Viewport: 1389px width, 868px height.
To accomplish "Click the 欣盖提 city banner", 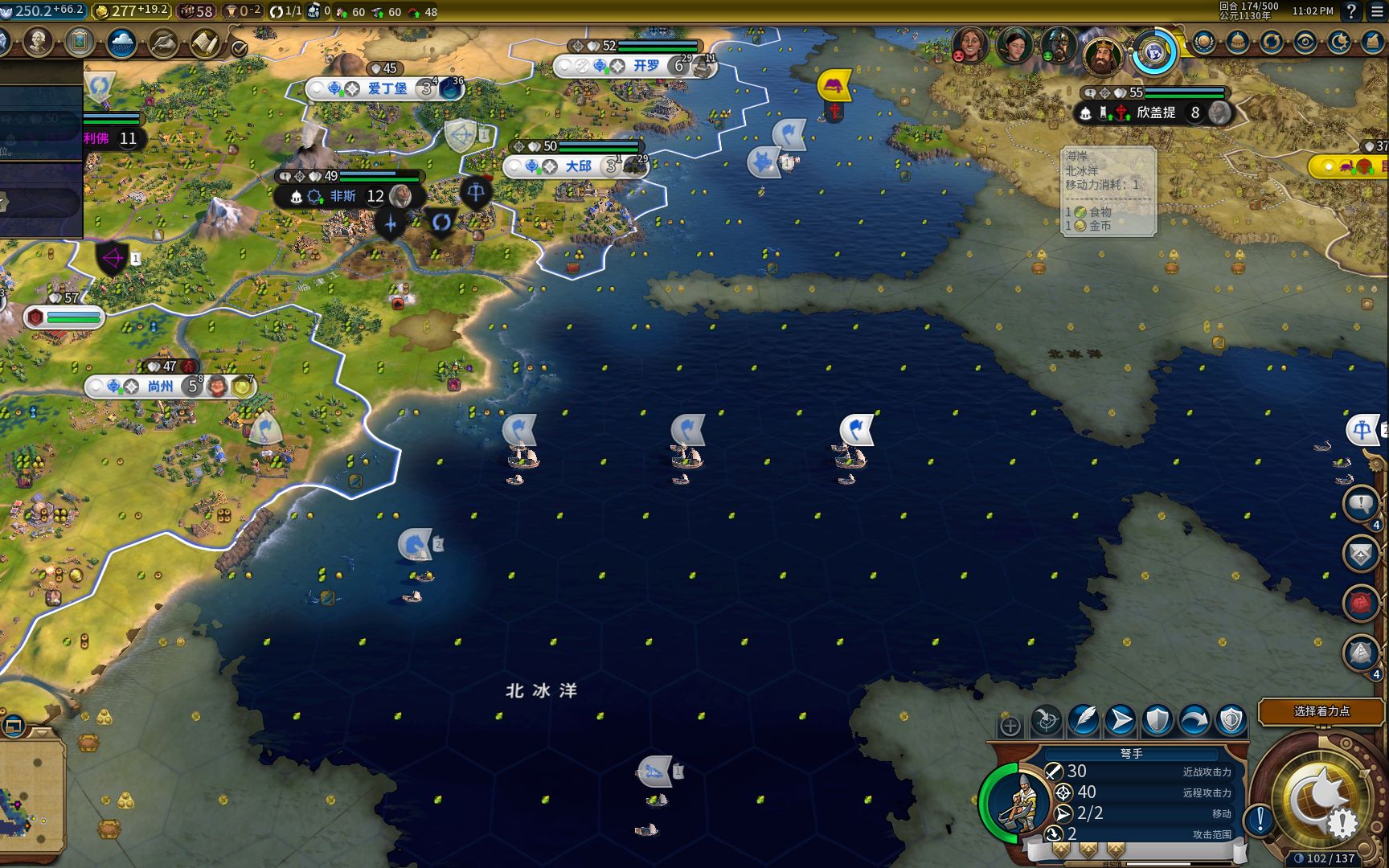I will (1154, 113).
